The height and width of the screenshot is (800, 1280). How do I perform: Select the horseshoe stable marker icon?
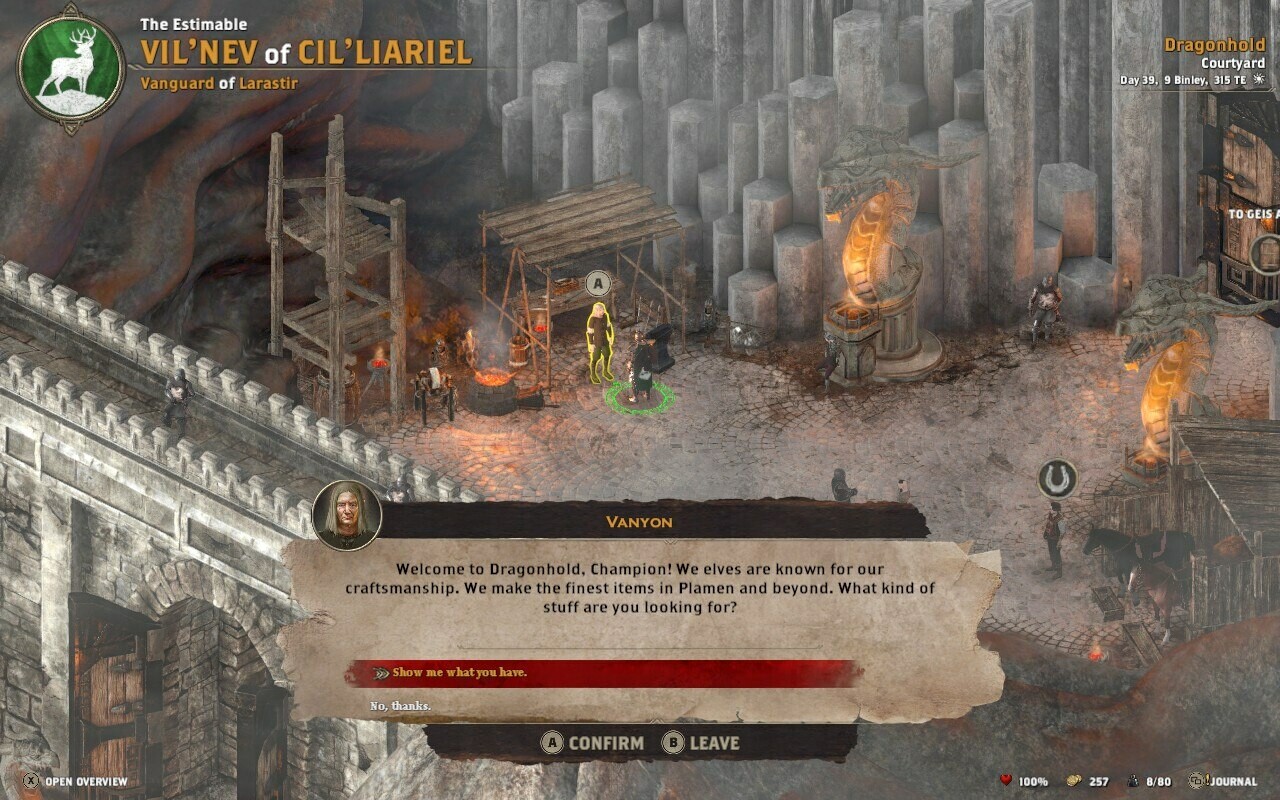tap(1056, 480)
